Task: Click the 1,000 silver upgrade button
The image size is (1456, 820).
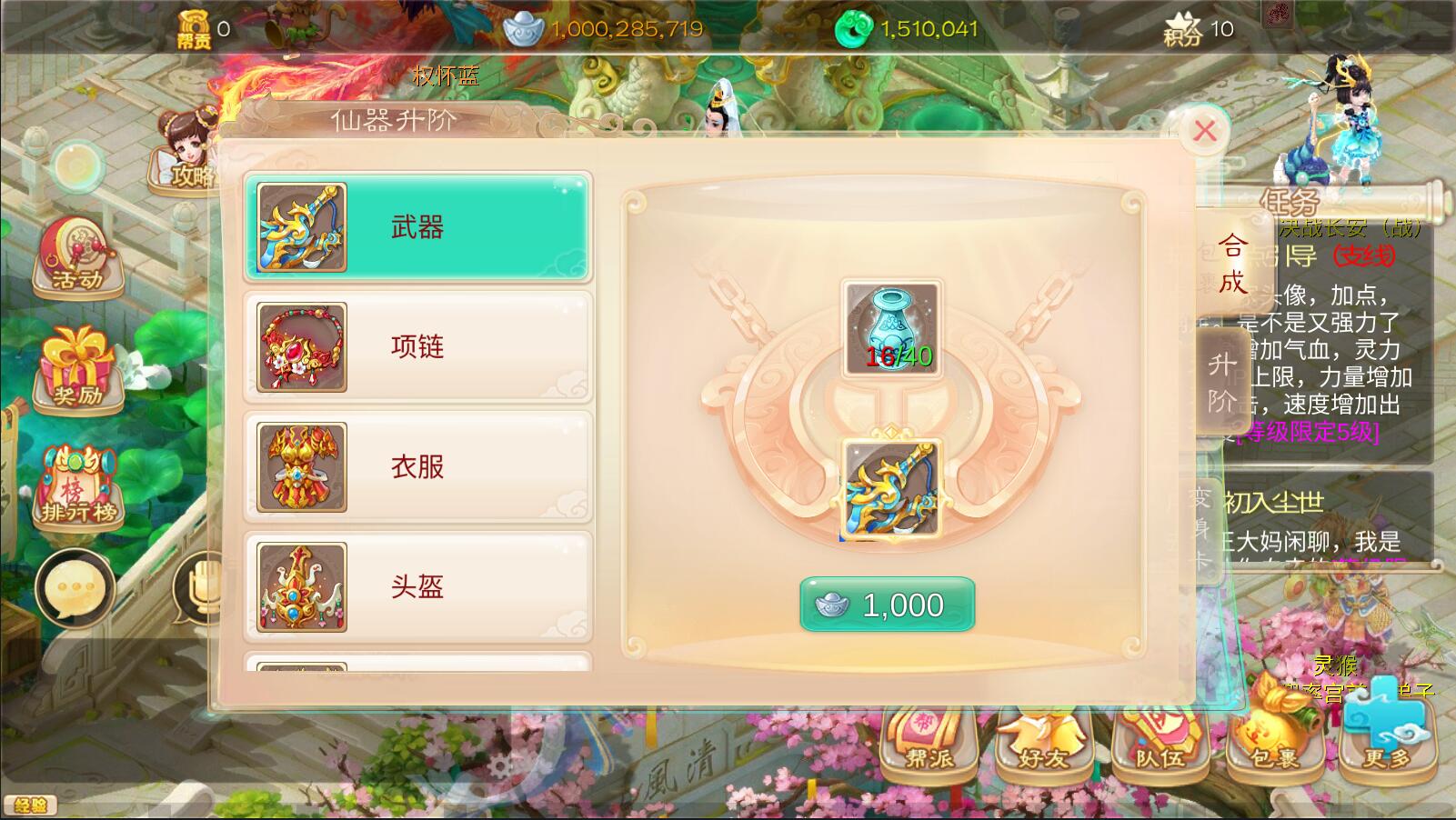Action: click(887, 605)
